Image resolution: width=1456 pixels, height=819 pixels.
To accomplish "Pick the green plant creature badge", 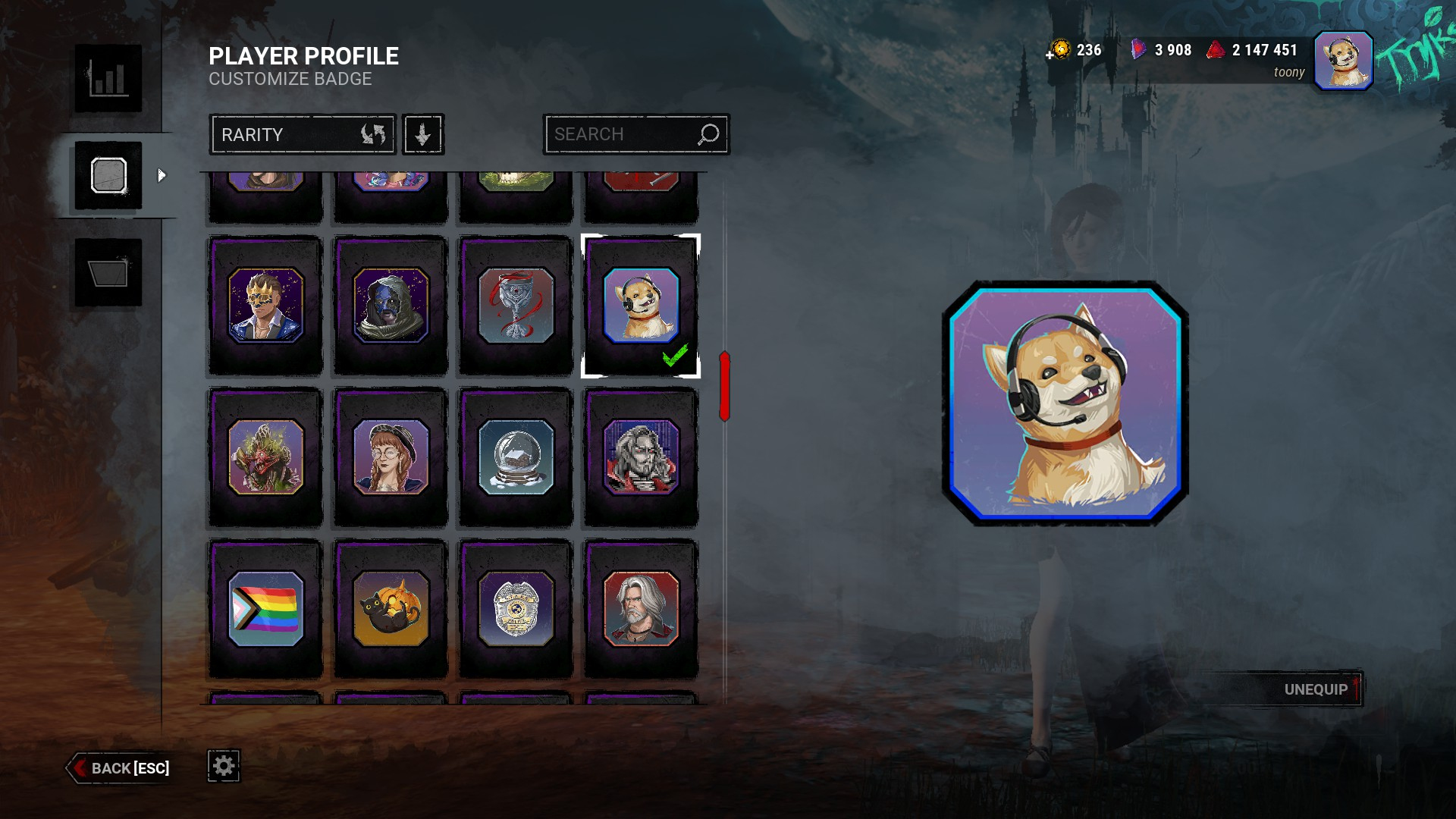I will tap(265, 457).
